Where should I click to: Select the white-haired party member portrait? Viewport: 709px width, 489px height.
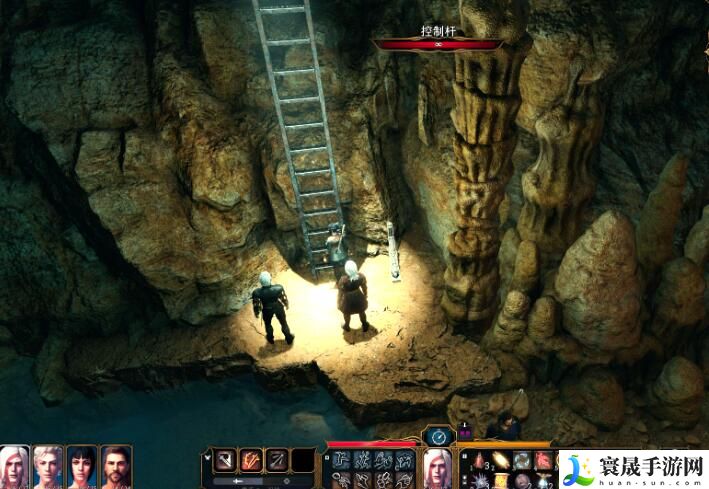[15, 467]
